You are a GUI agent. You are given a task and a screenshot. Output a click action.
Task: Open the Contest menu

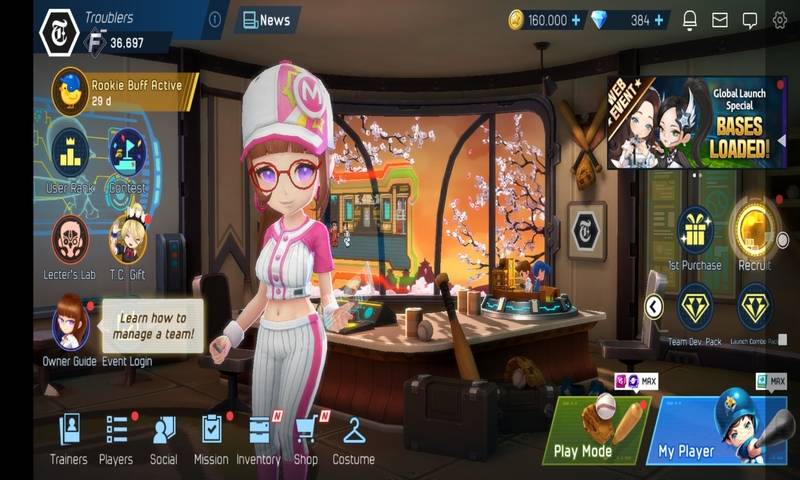[127, 155]
